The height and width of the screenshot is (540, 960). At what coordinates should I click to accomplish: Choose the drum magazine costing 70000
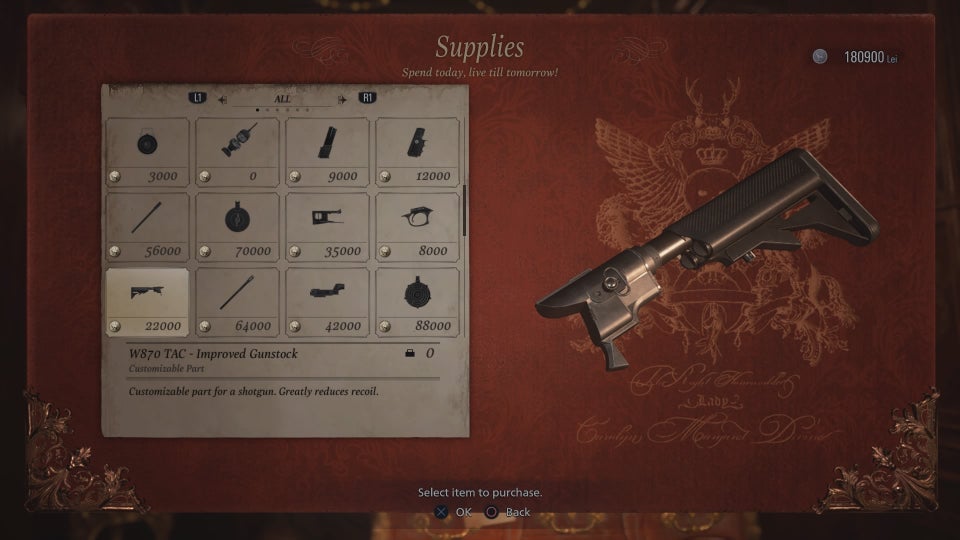pyautogui.click(x=237, y=227)
